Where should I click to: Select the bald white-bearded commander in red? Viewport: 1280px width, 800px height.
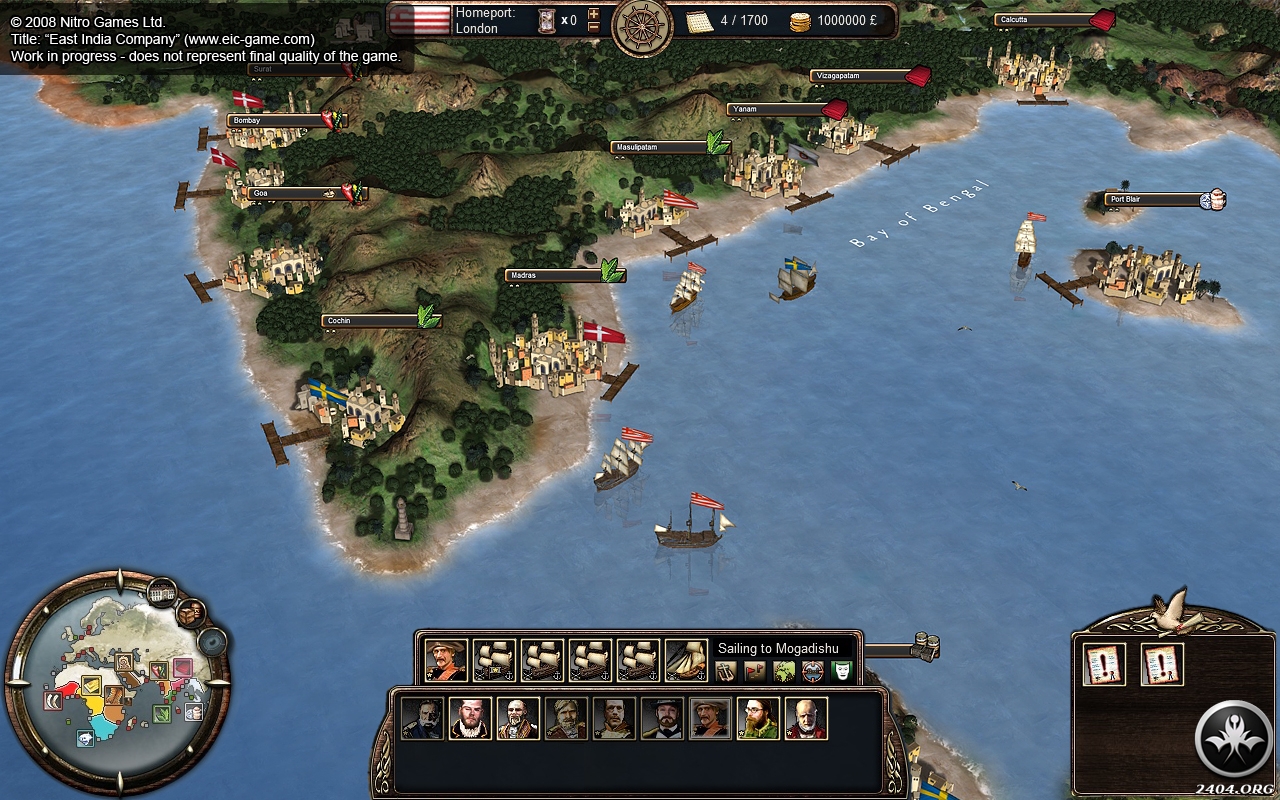pyautogui.click(x=806, y=718)
